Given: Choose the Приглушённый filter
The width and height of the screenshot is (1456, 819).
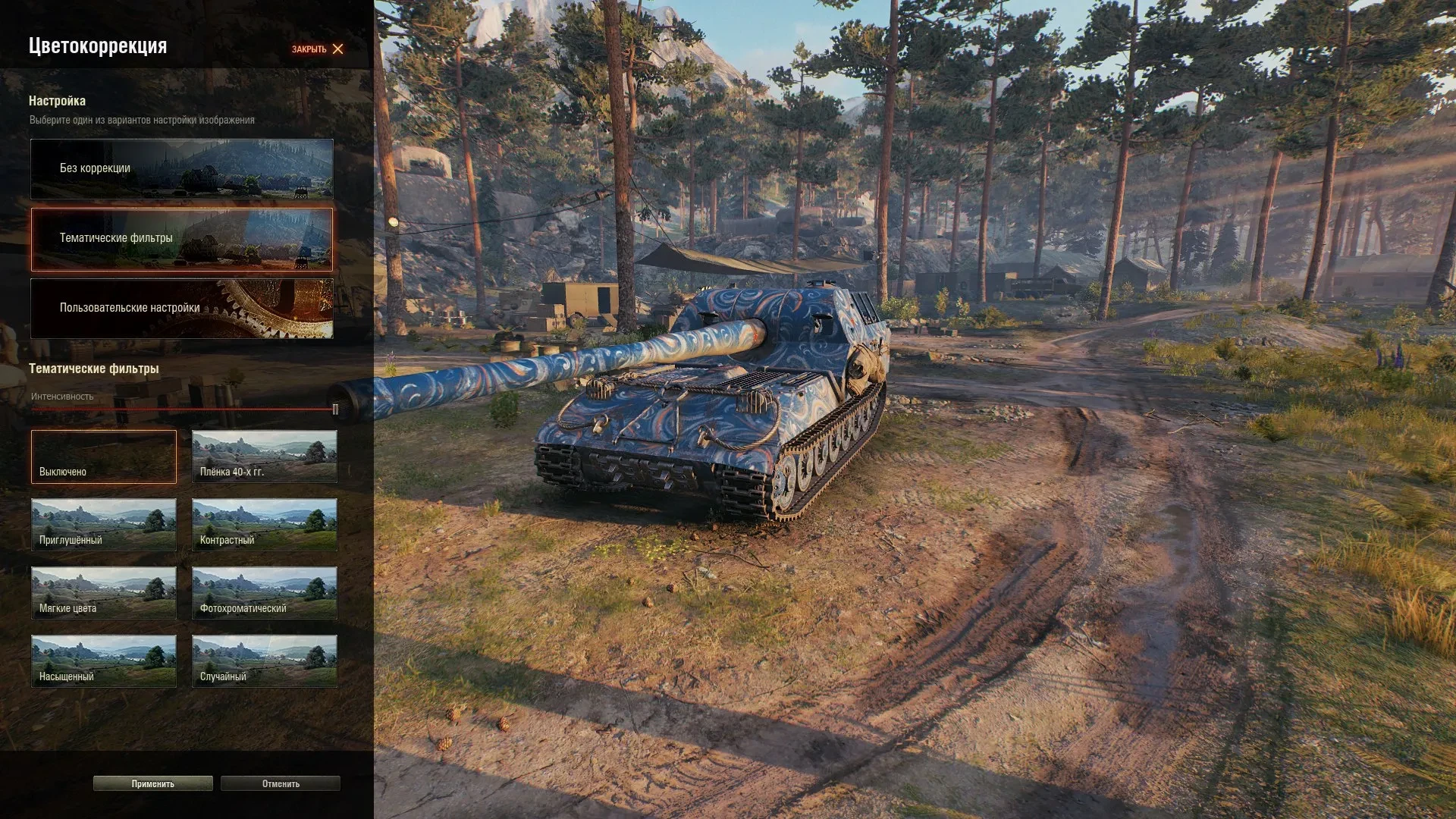Looking at the screenshot, I should (x=104, y=525).
